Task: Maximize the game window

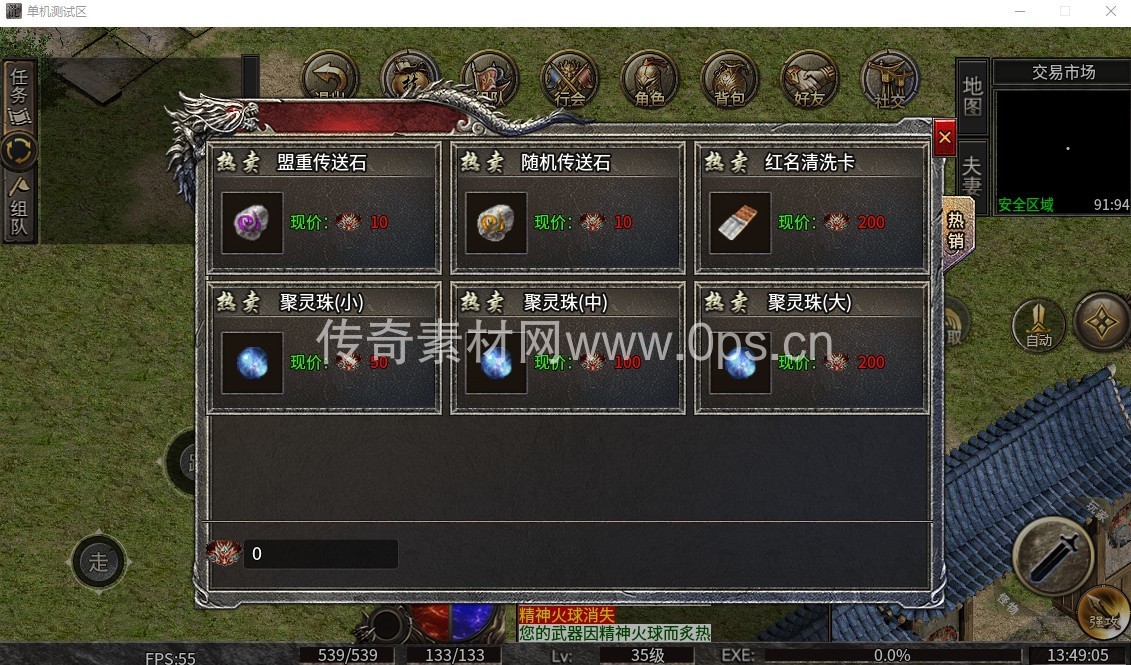Action: click(x=1064, y=11)
